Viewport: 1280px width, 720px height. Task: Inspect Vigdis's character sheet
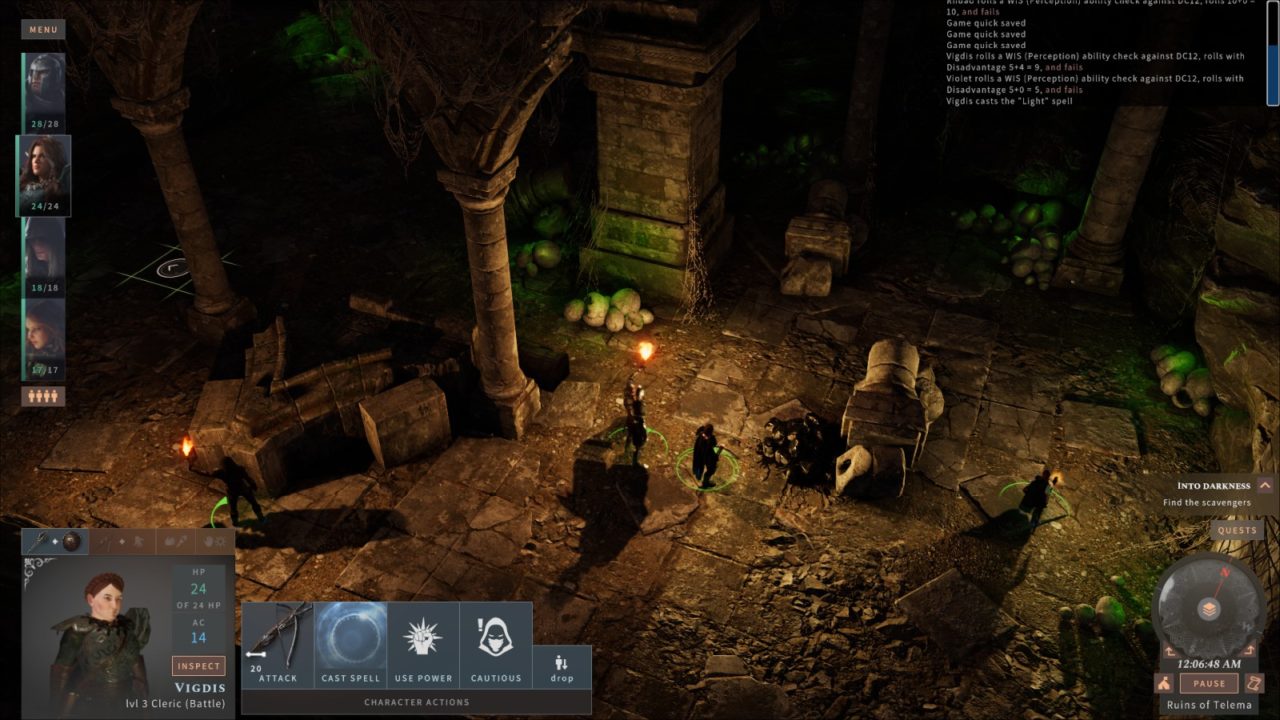click(198, 666)
